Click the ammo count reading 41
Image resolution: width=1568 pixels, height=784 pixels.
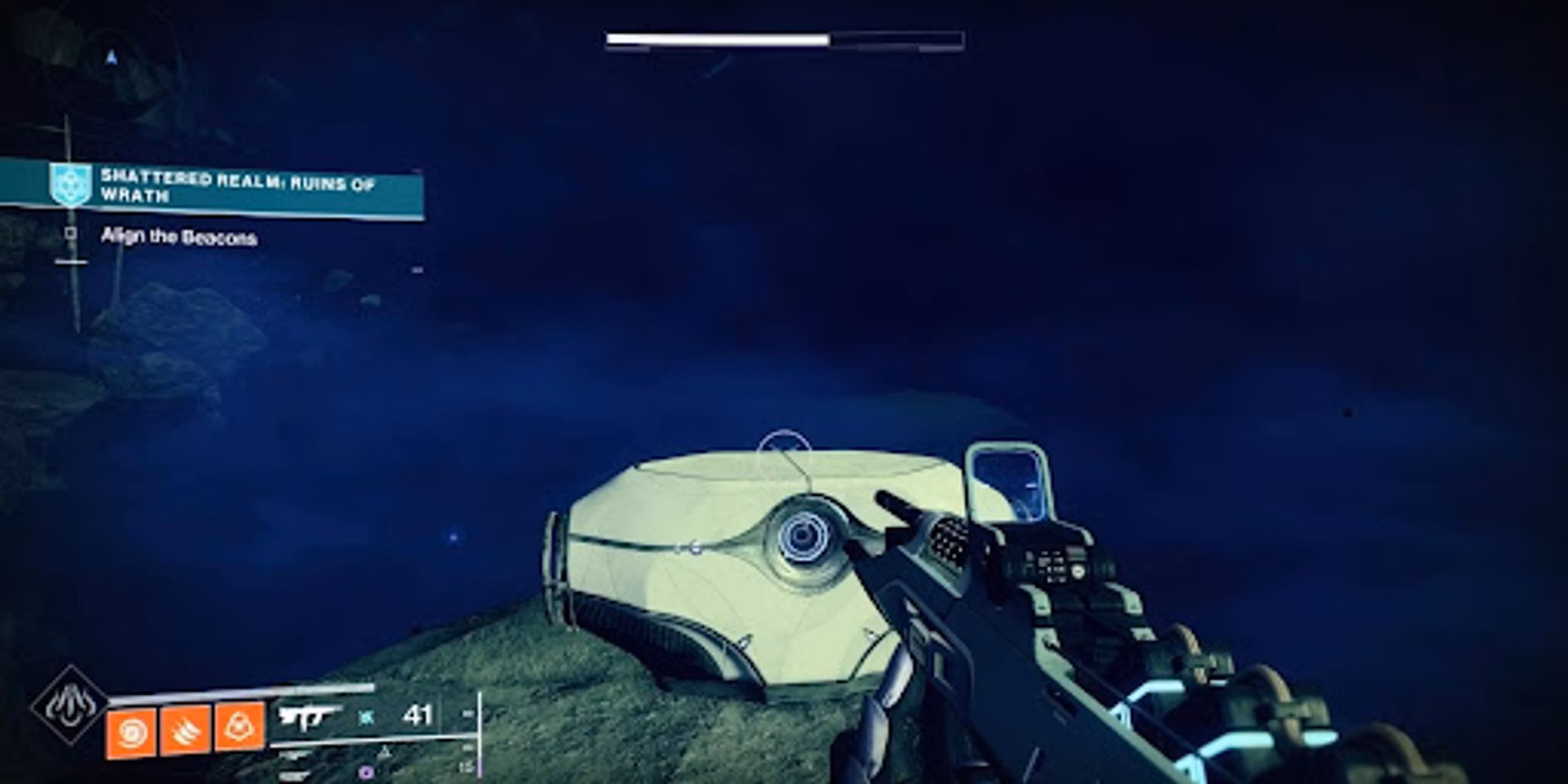point(418,714)
